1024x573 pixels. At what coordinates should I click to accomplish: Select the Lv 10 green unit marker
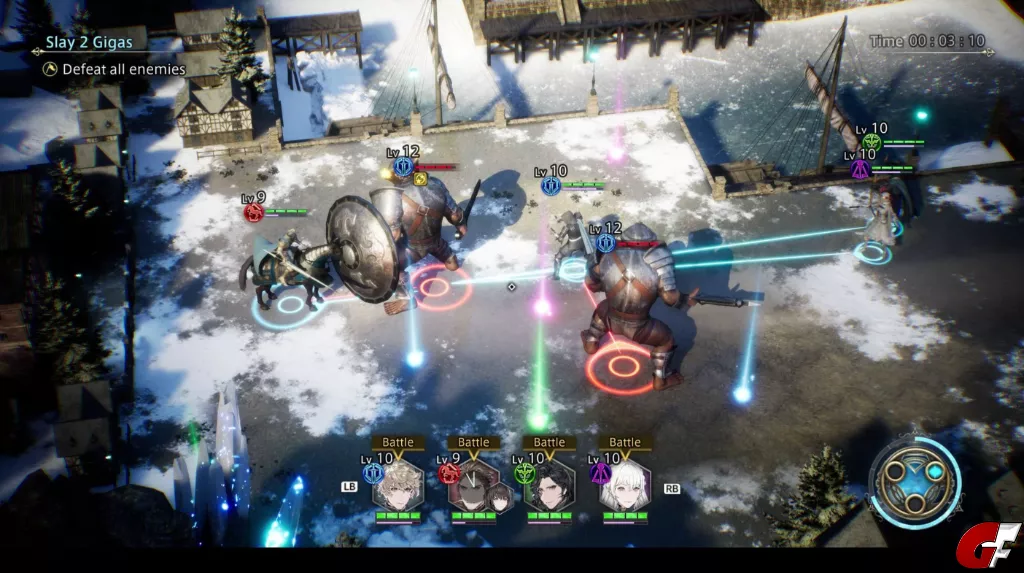click(x=871, y=143)
